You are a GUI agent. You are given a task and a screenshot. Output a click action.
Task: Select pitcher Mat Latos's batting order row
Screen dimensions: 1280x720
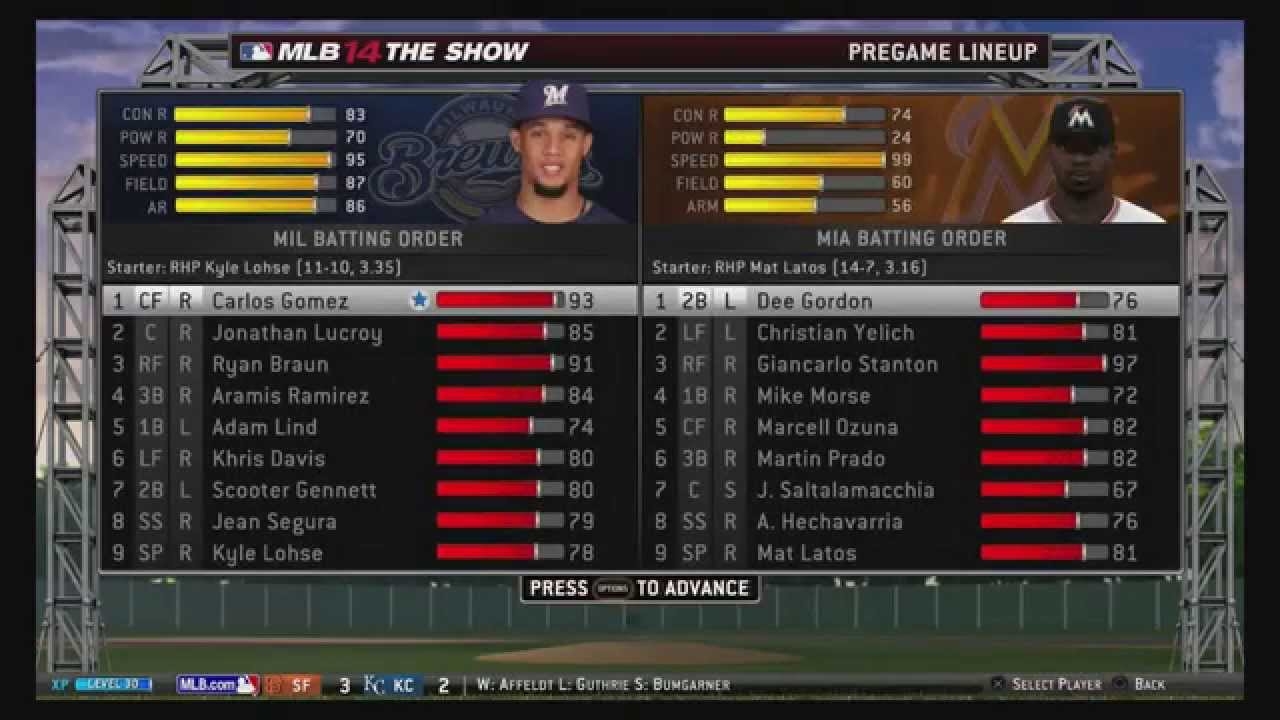pyautogui.click(x=806, y=553)
